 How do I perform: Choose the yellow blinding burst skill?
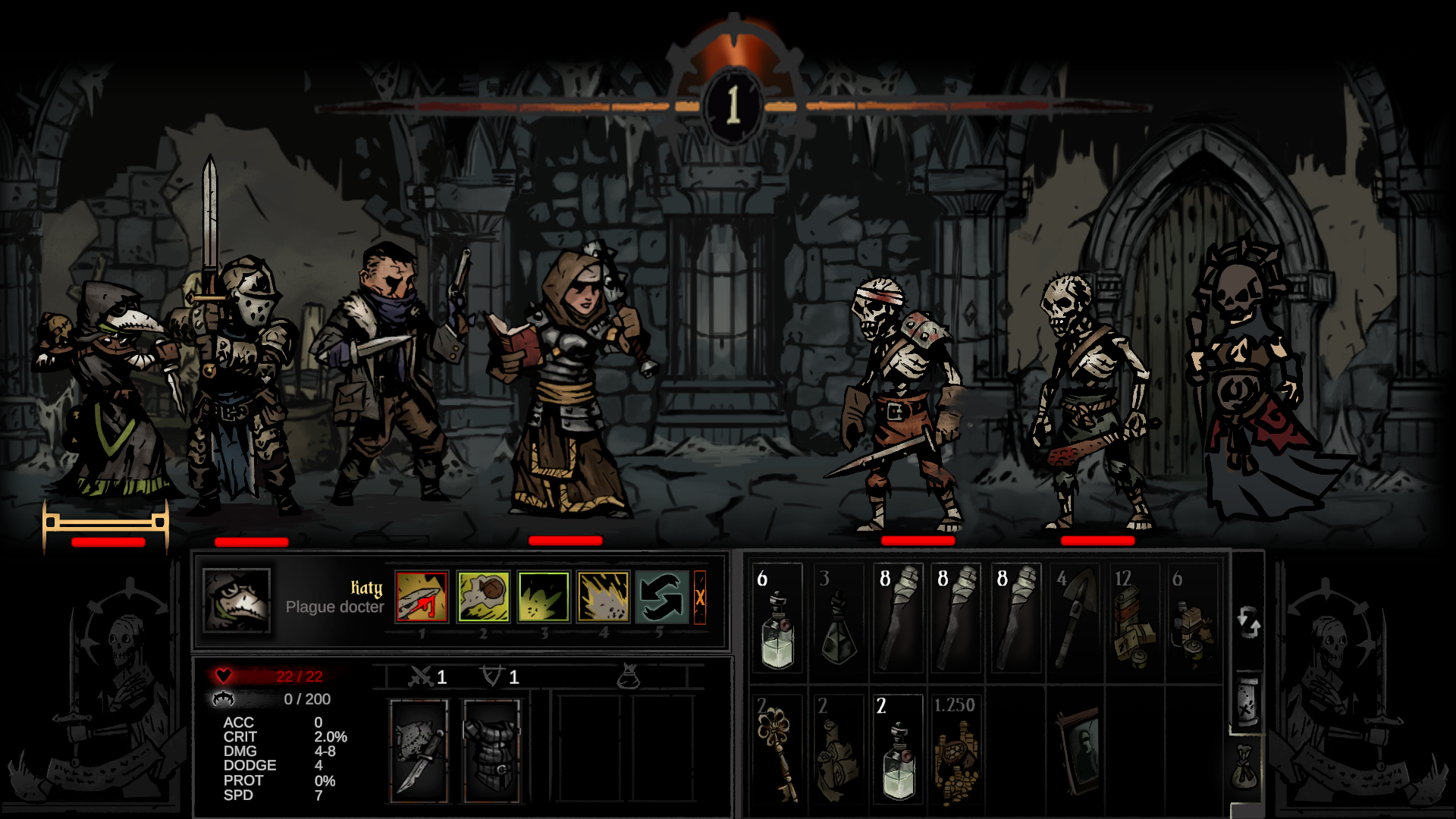click(604, 597)
